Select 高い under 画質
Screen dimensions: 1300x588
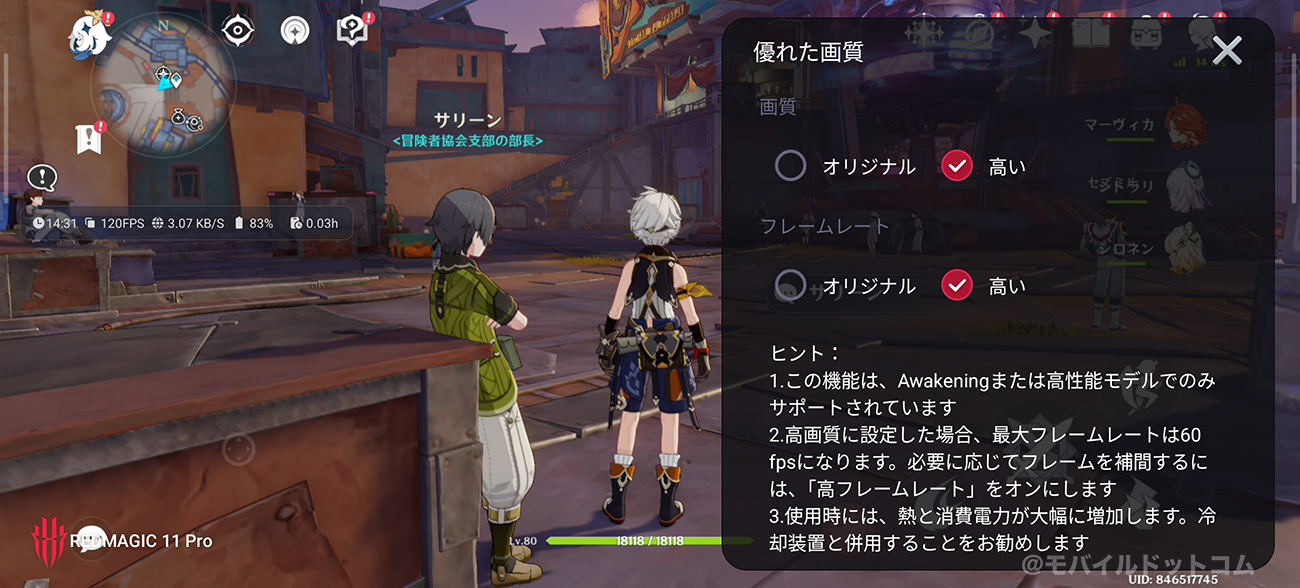click(957, 166)
